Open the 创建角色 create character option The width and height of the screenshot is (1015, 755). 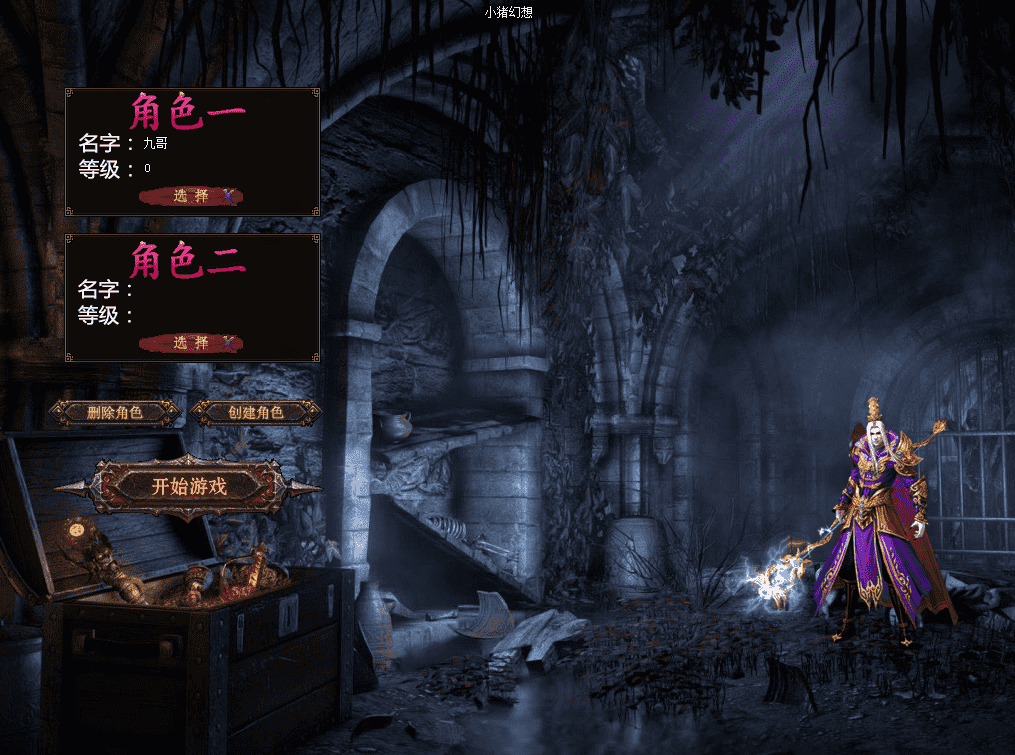click(256, 412)
